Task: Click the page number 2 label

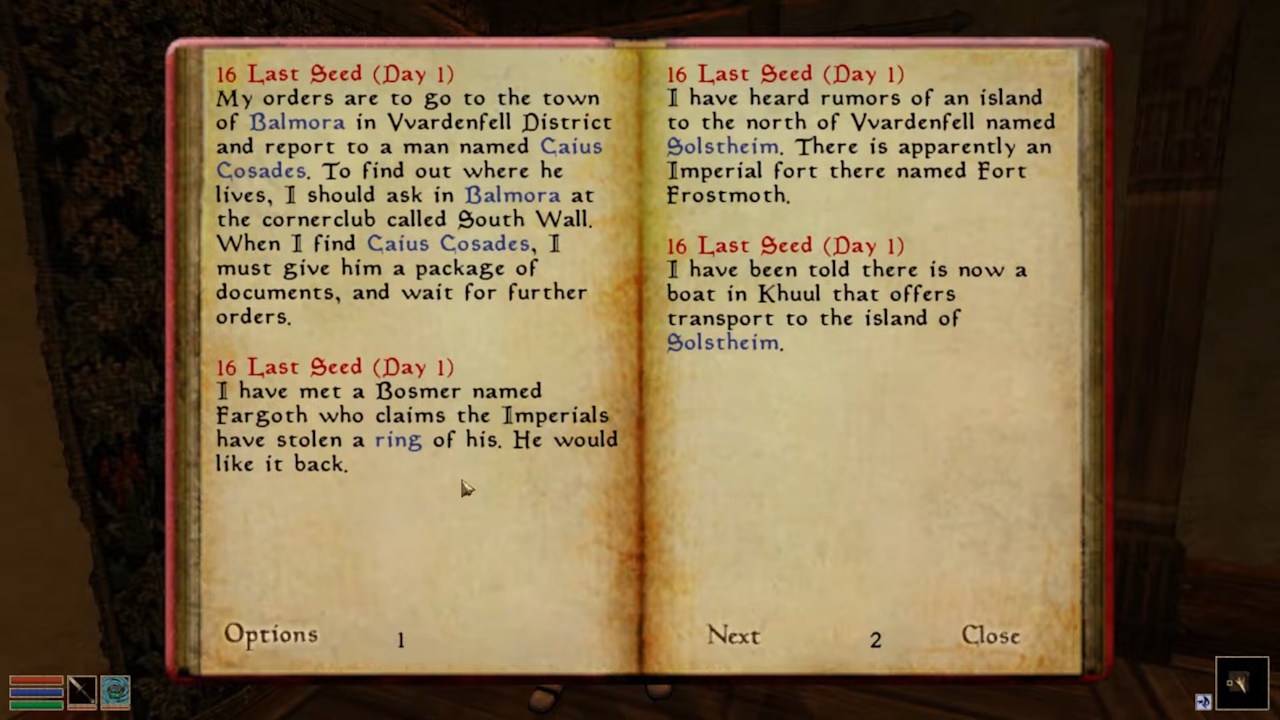Action: 875,638
